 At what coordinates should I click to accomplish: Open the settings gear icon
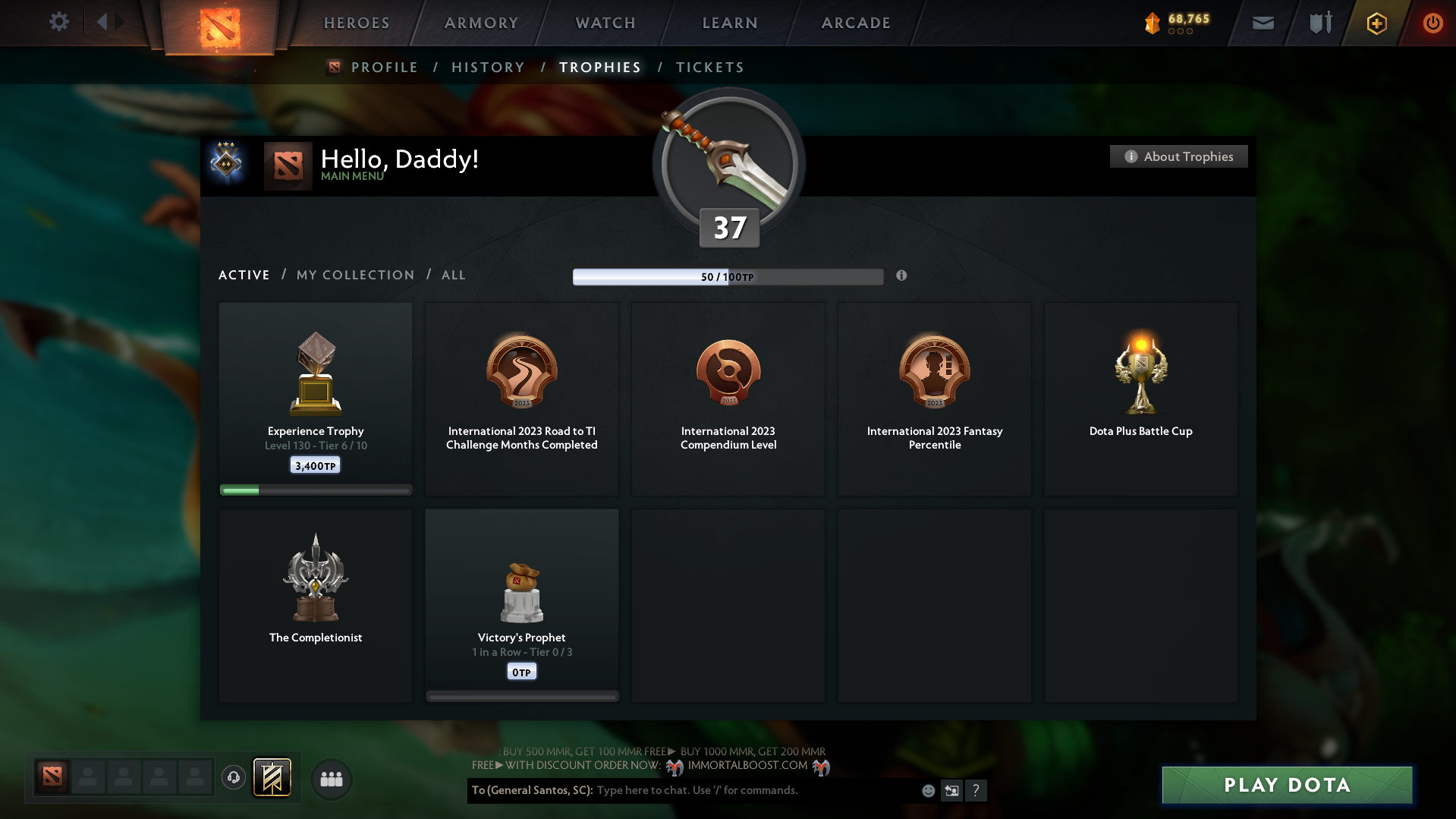click(59, 22)
